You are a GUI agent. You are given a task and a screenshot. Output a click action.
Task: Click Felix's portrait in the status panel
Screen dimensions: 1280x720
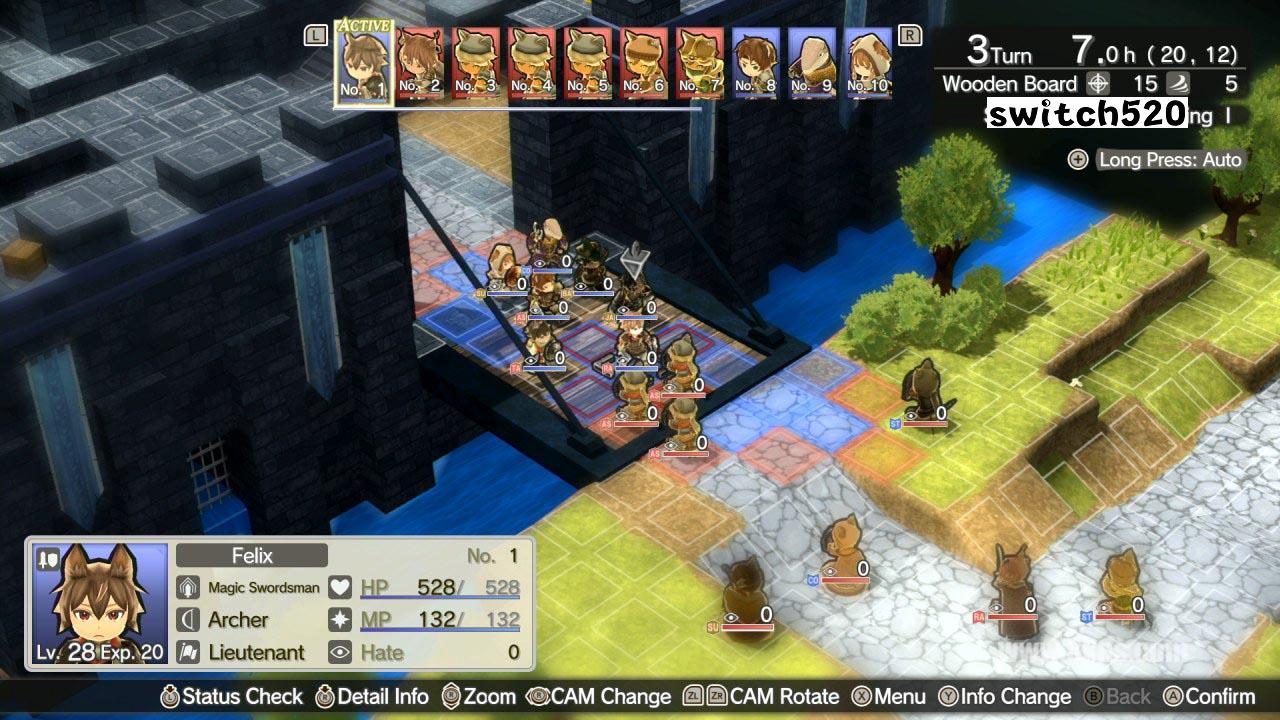(100, 604)
